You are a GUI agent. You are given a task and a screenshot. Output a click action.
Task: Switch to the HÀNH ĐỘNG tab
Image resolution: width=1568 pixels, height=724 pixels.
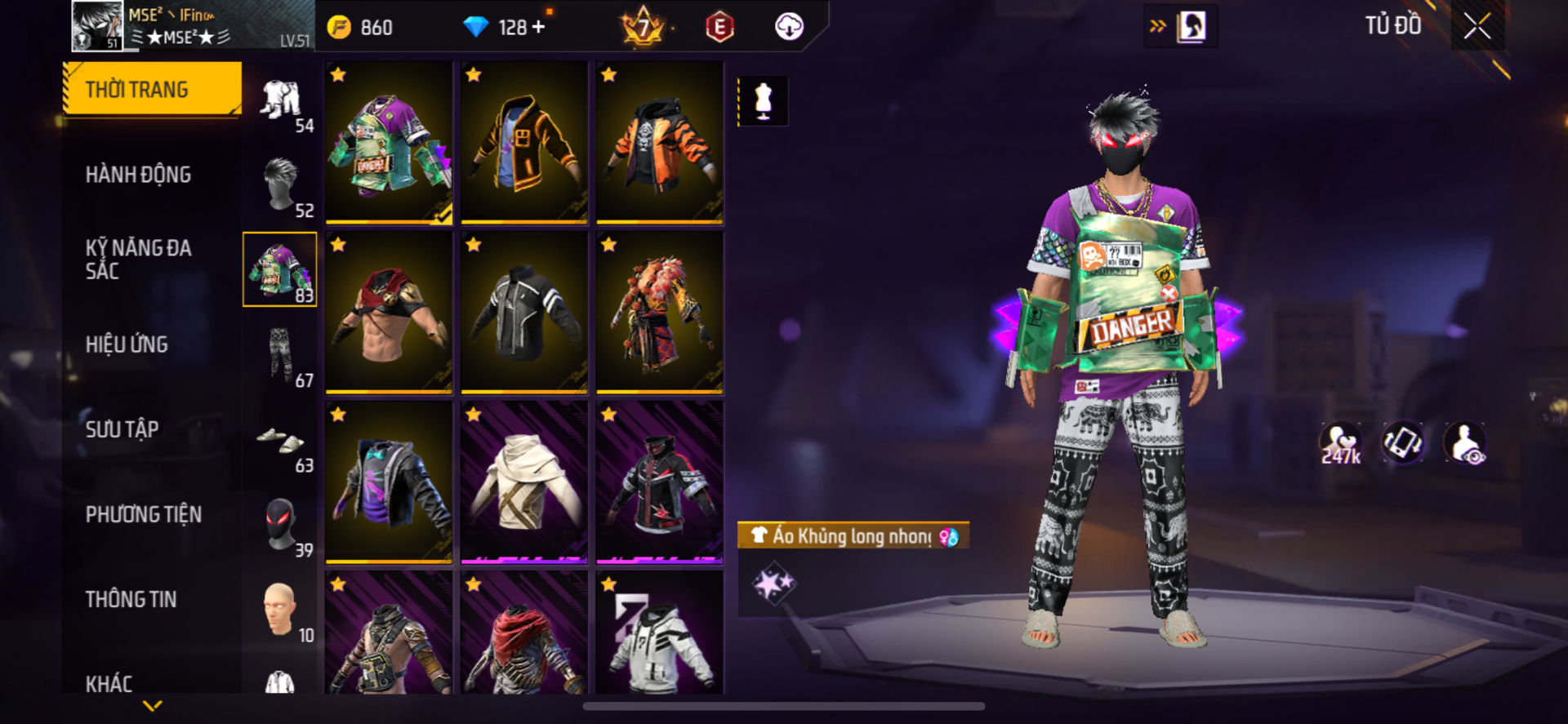click(139, 174)
